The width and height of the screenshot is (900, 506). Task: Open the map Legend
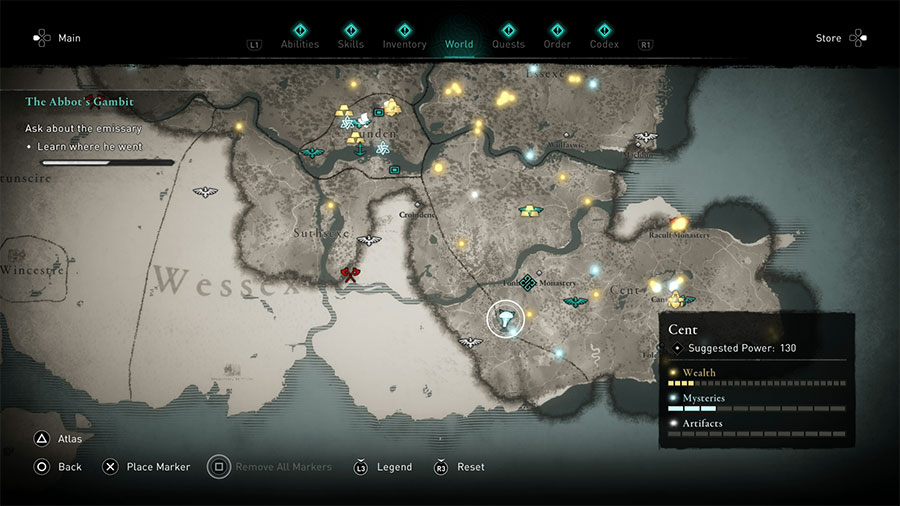[x=393, y=467]
